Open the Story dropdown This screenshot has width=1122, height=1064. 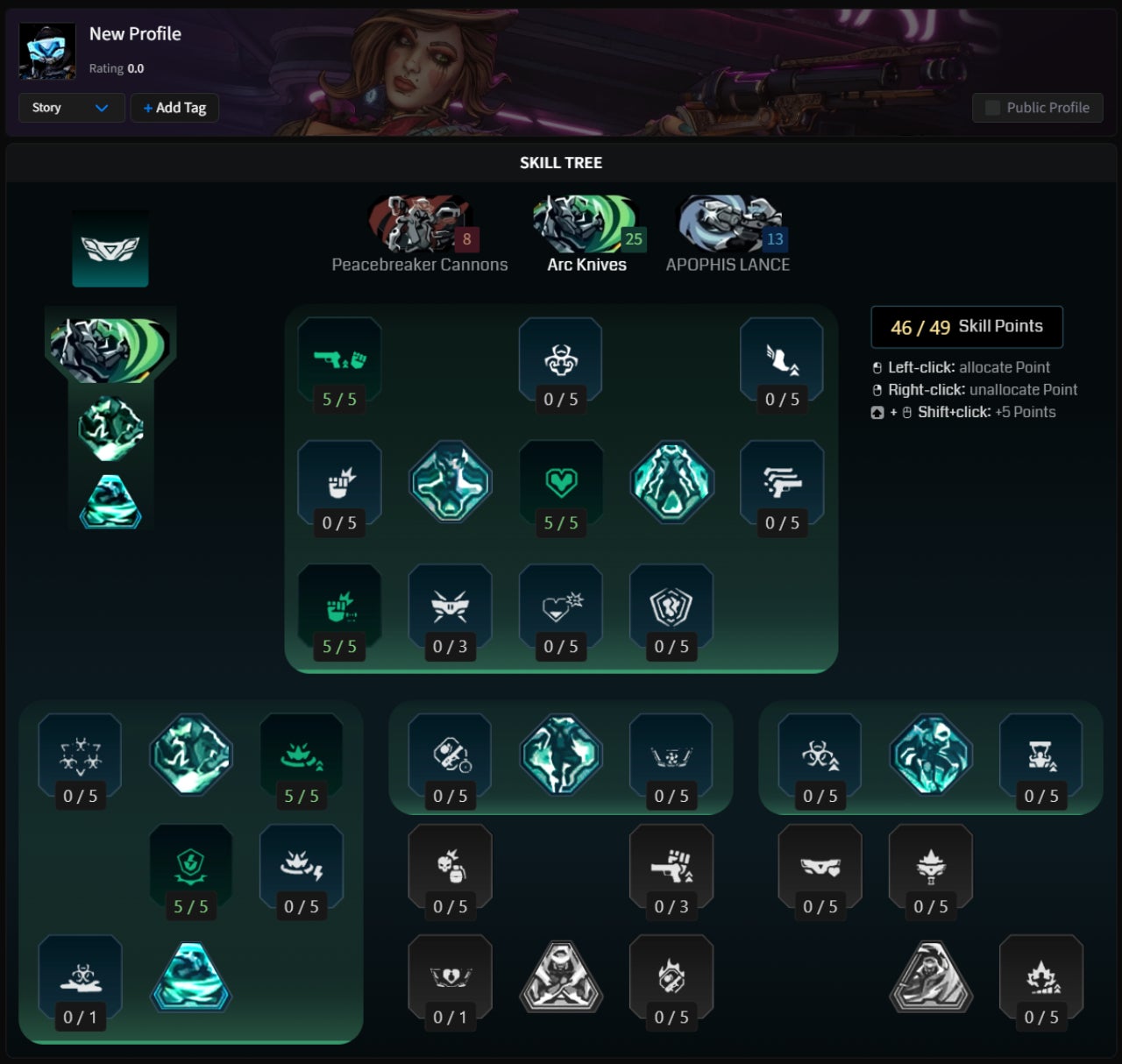point(72,108)
